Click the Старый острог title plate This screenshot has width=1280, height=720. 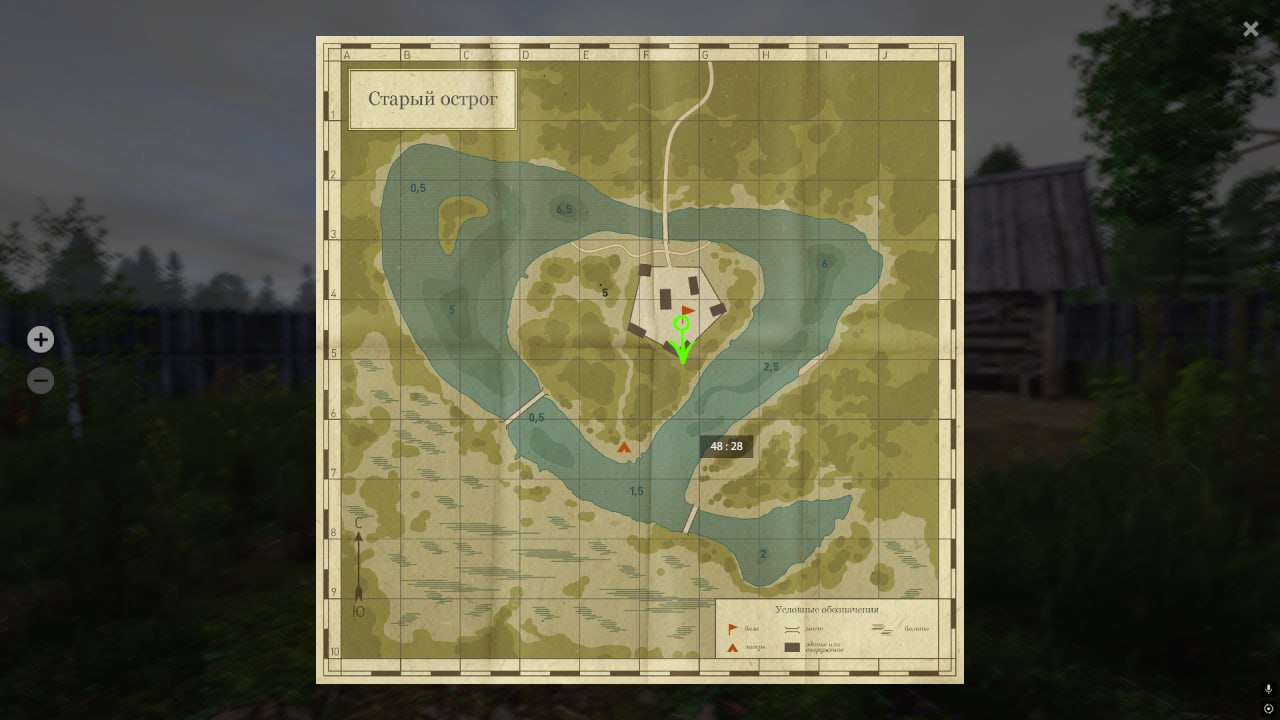pyautogui.click(x=432, y=99)
